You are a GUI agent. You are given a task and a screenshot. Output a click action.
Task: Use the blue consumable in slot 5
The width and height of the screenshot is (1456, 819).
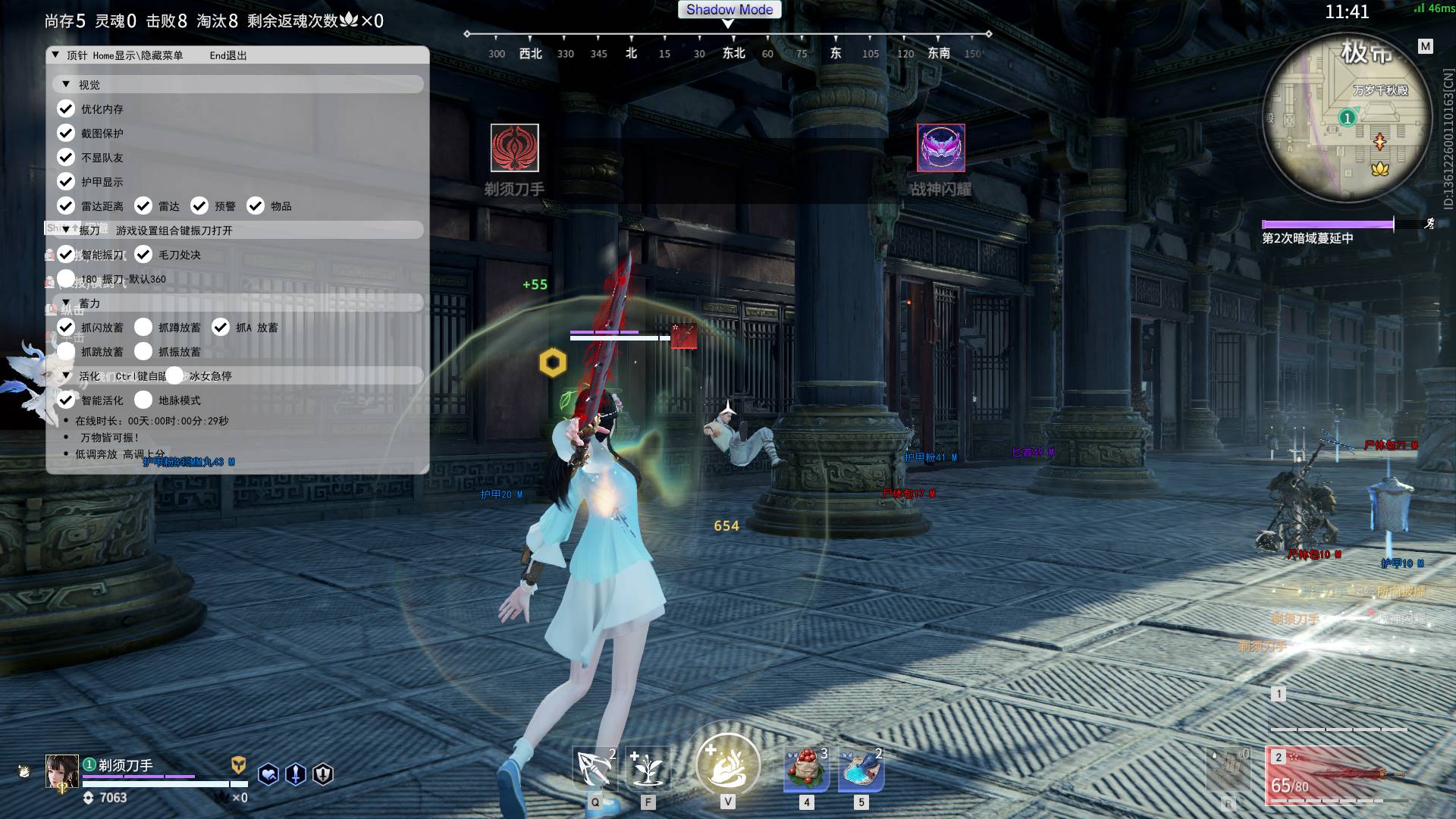[861, 769]
